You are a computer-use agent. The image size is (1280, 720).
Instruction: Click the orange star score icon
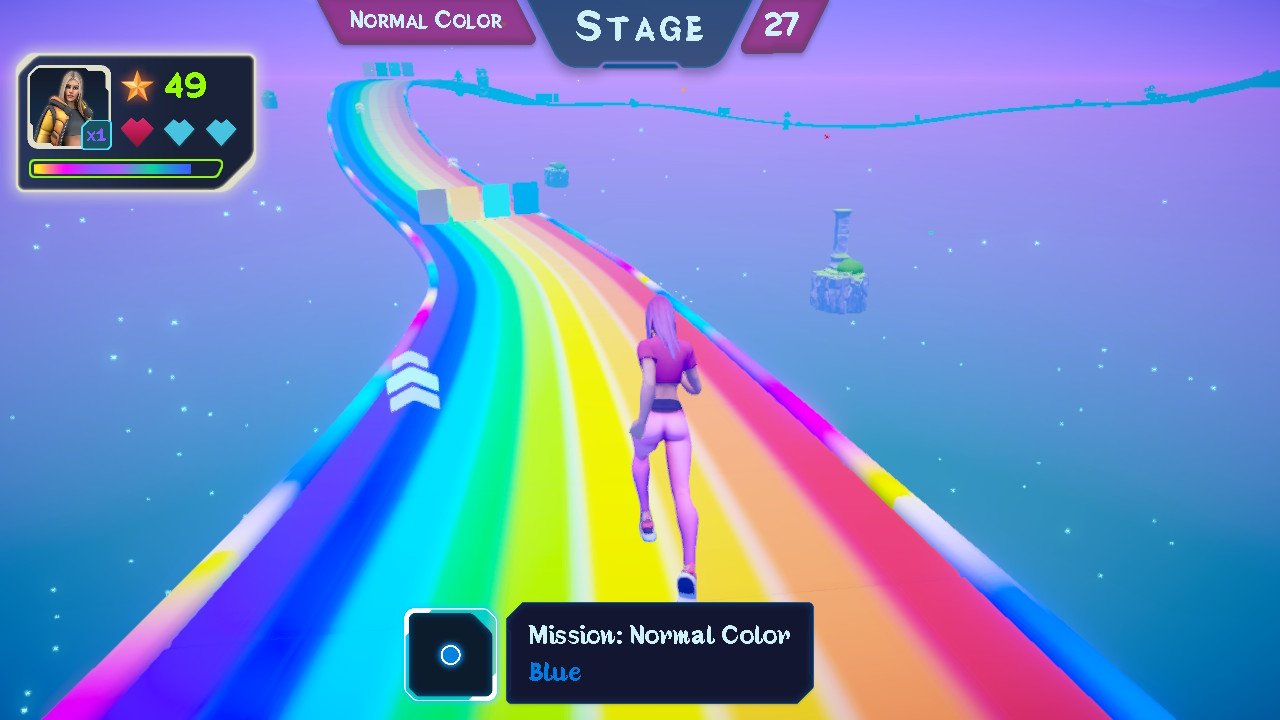(x=138, y=86)
